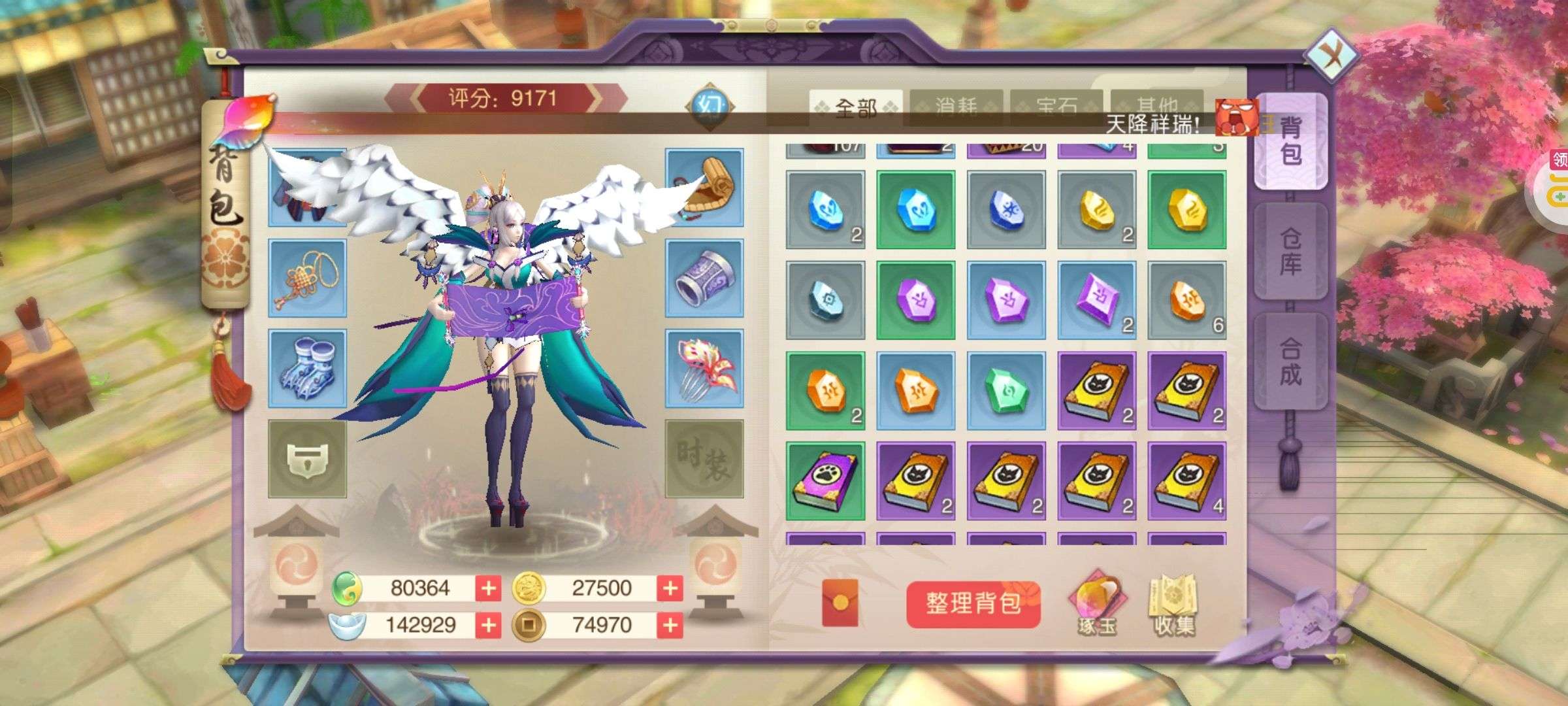Select the equipped silver bracer slot
Image resolution: width=1568 pixels, height=706 pixels.
704,279
